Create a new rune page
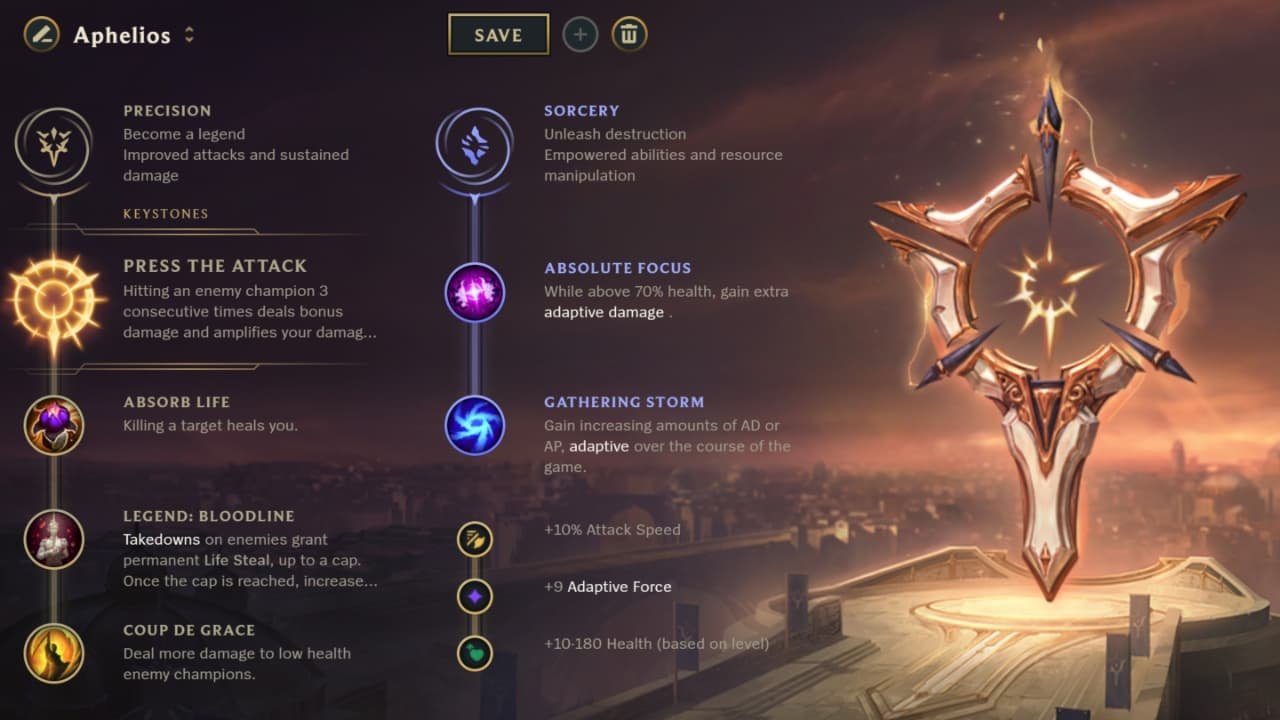Viewport: 1280px width, 720px height. (580, 34)
